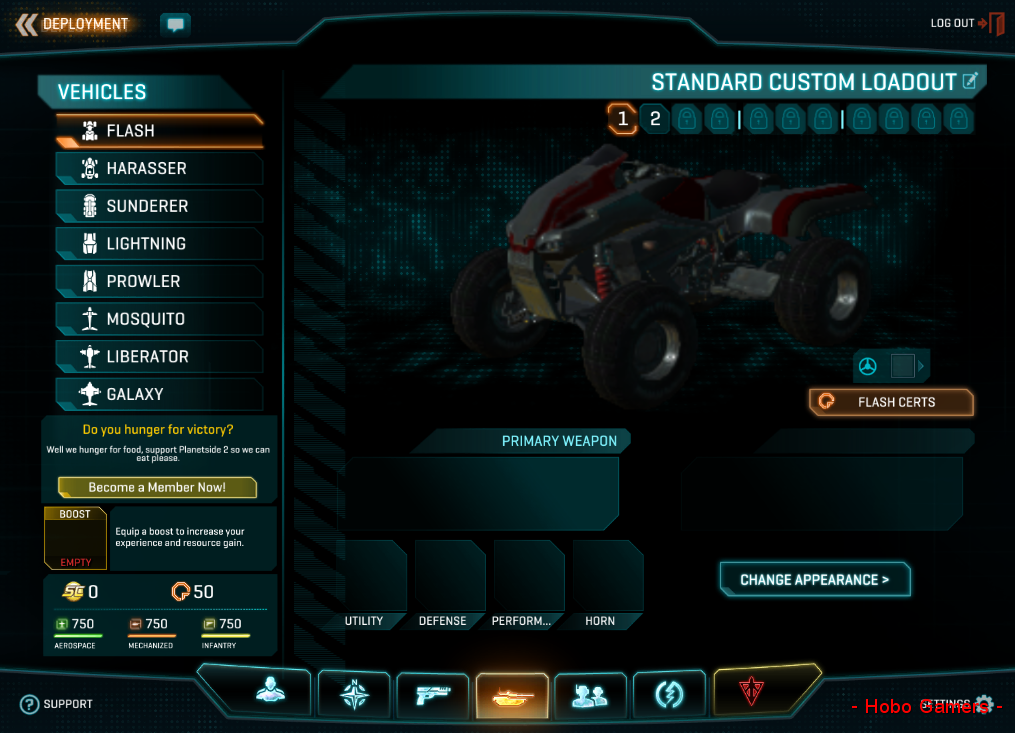Open the chat speech bubble icon
The image size is (1015, 733).
click(175, 24)
